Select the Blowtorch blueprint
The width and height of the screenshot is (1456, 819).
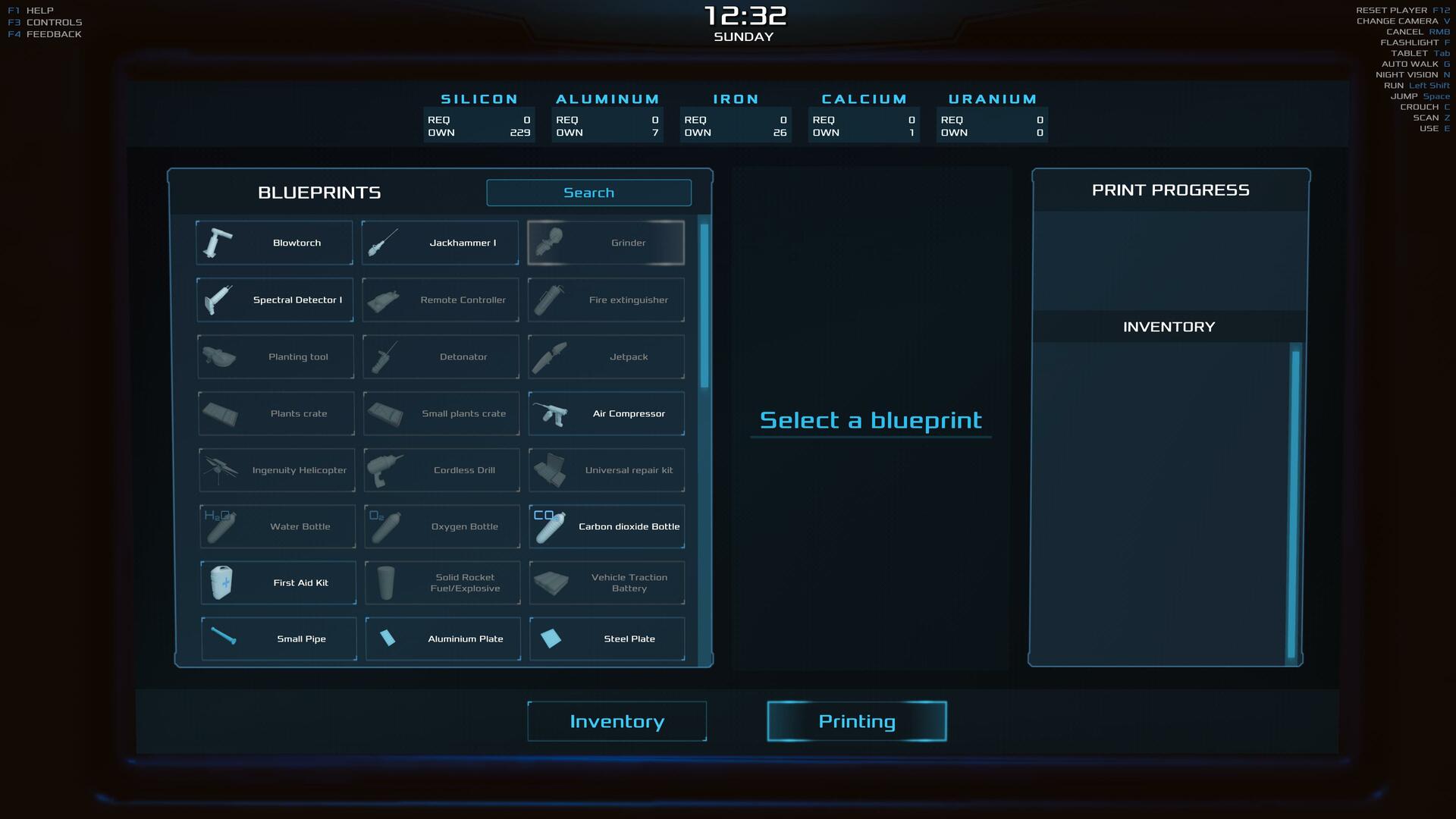tap(275, 243)
